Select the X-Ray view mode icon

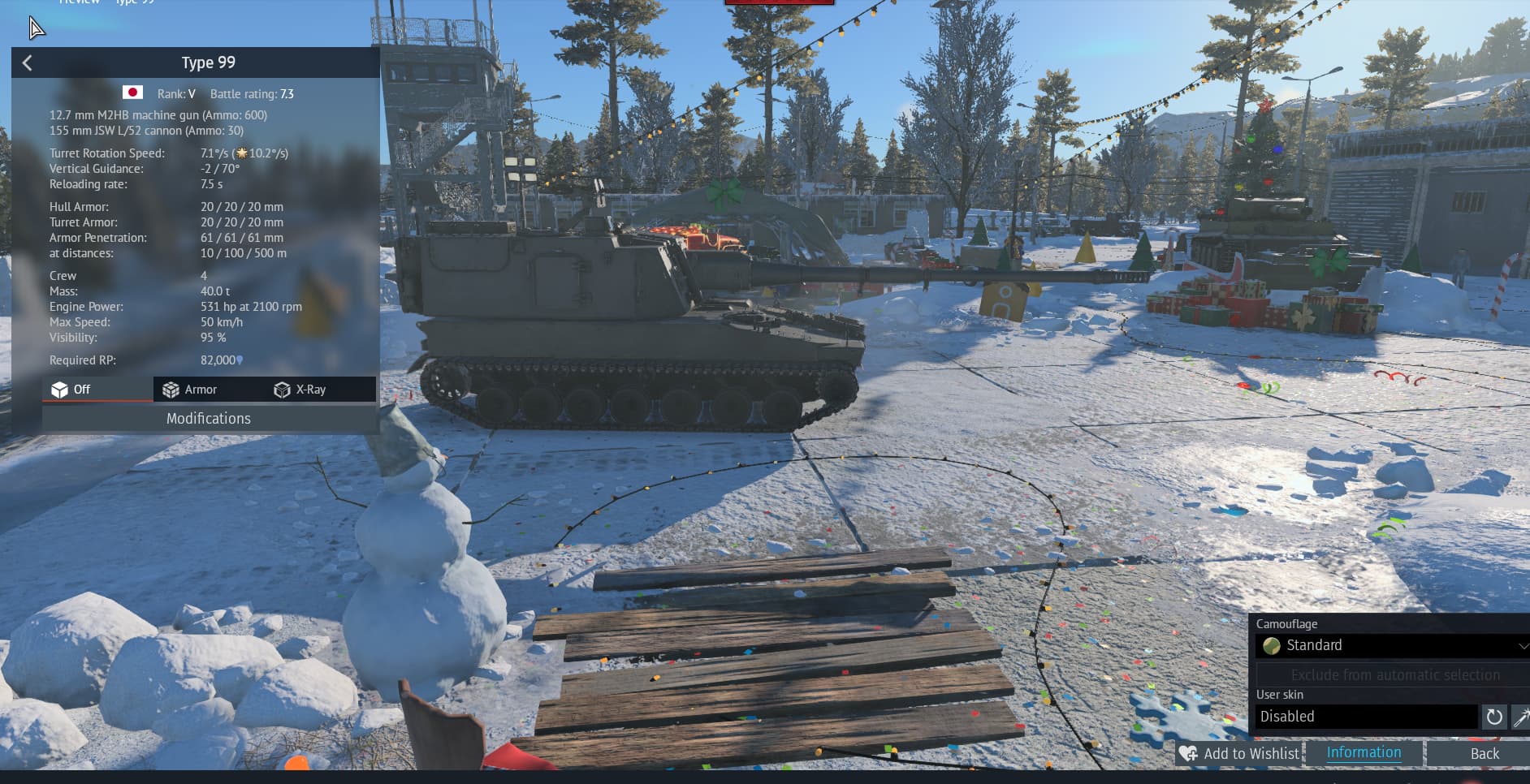point(283,389)
